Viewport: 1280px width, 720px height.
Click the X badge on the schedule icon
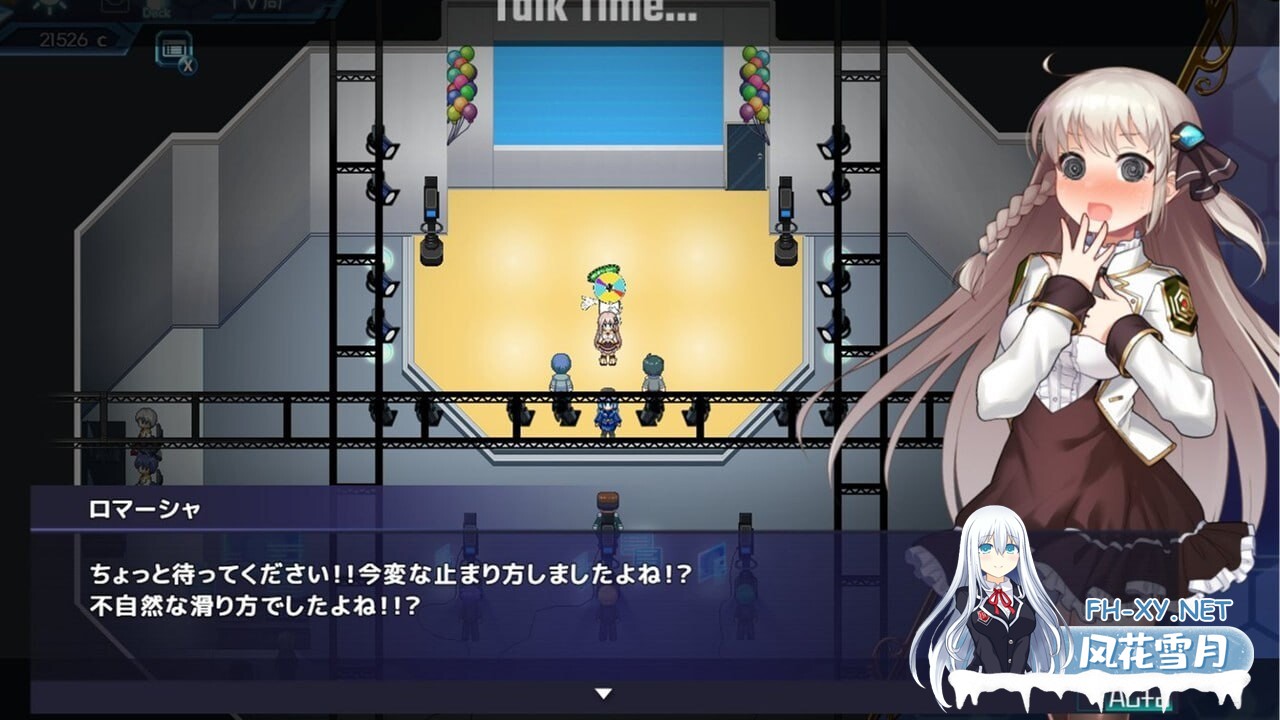(x=188, y=66)
